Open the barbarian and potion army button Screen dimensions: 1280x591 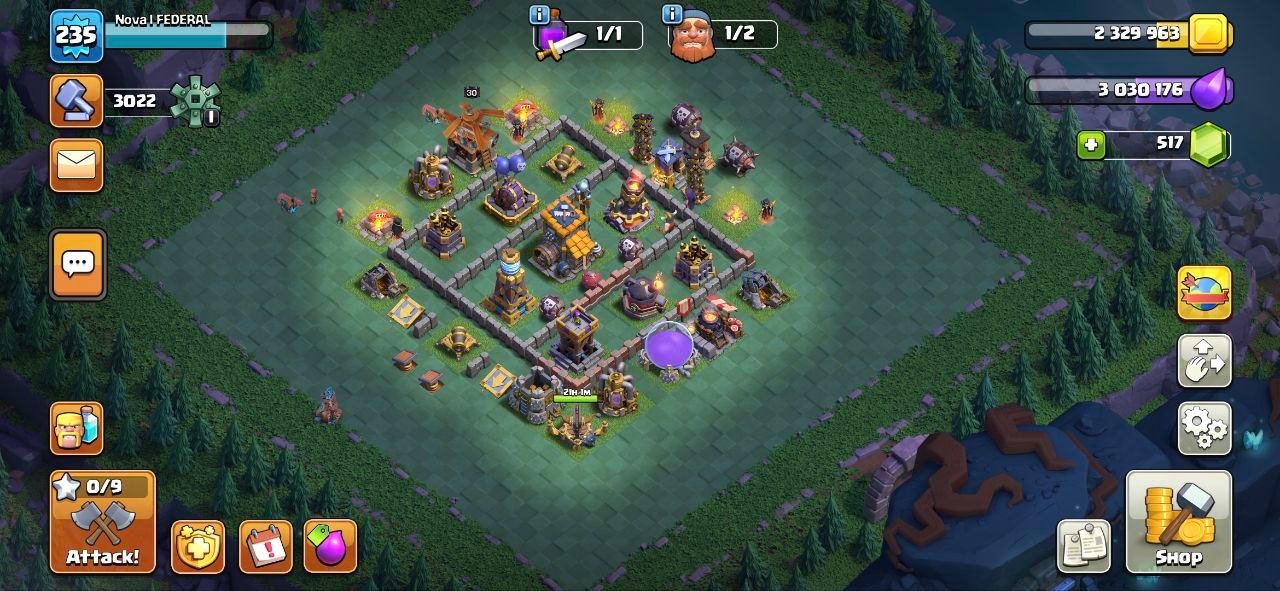[x=77, y=428]
